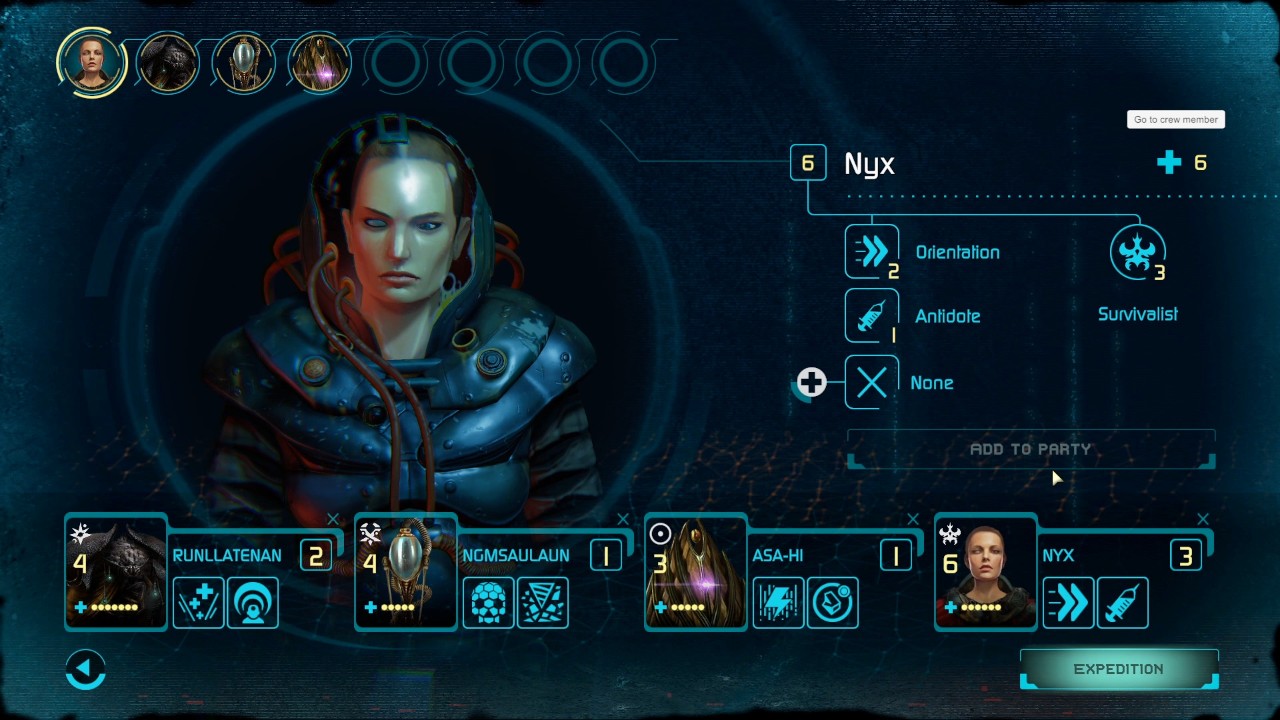Remove Nyx from the party

click(1203, 519)
